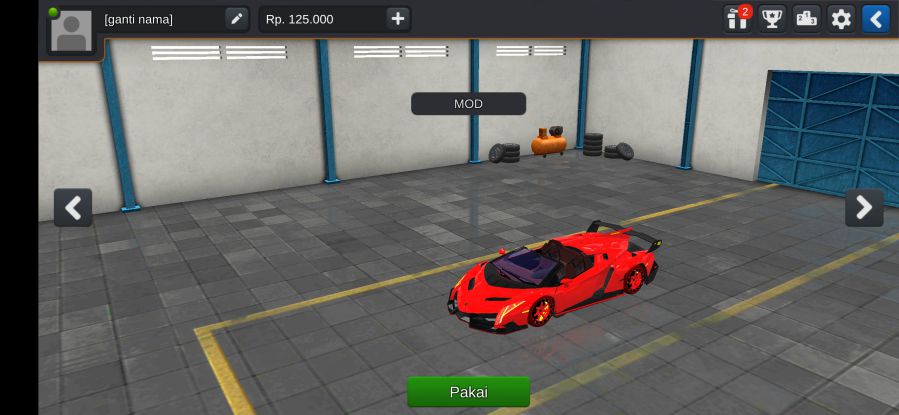Click the green Pakai button

[468, 392]
